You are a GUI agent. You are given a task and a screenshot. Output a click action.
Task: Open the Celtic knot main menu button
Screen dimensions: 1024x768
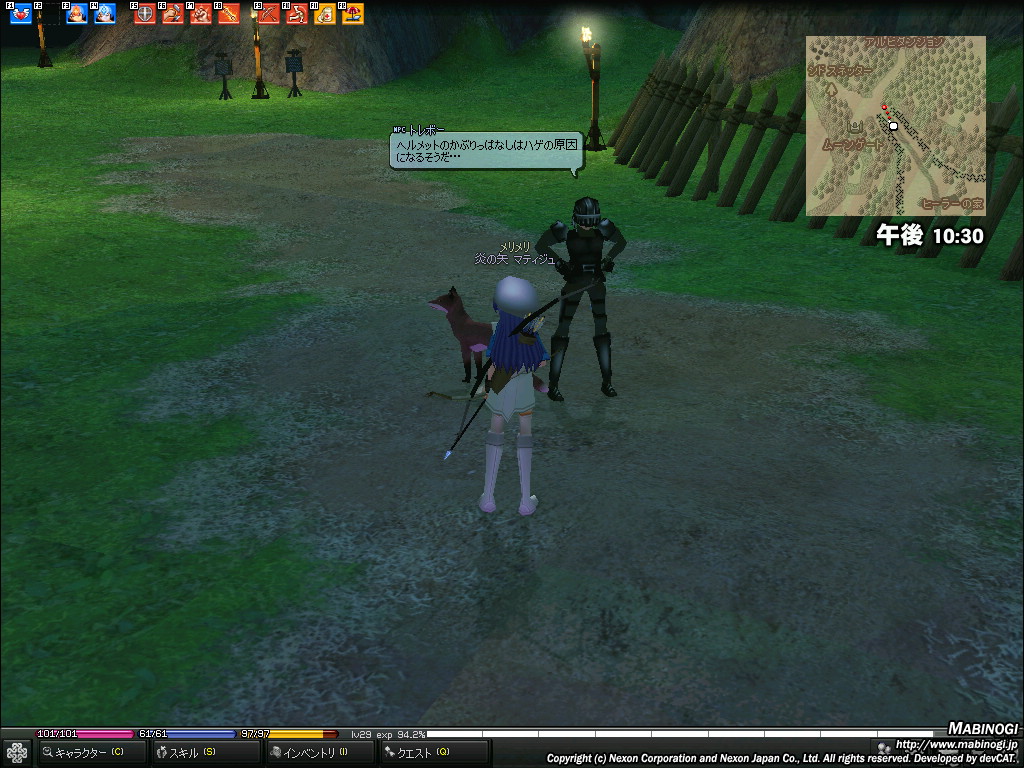(x=16, y=752)
